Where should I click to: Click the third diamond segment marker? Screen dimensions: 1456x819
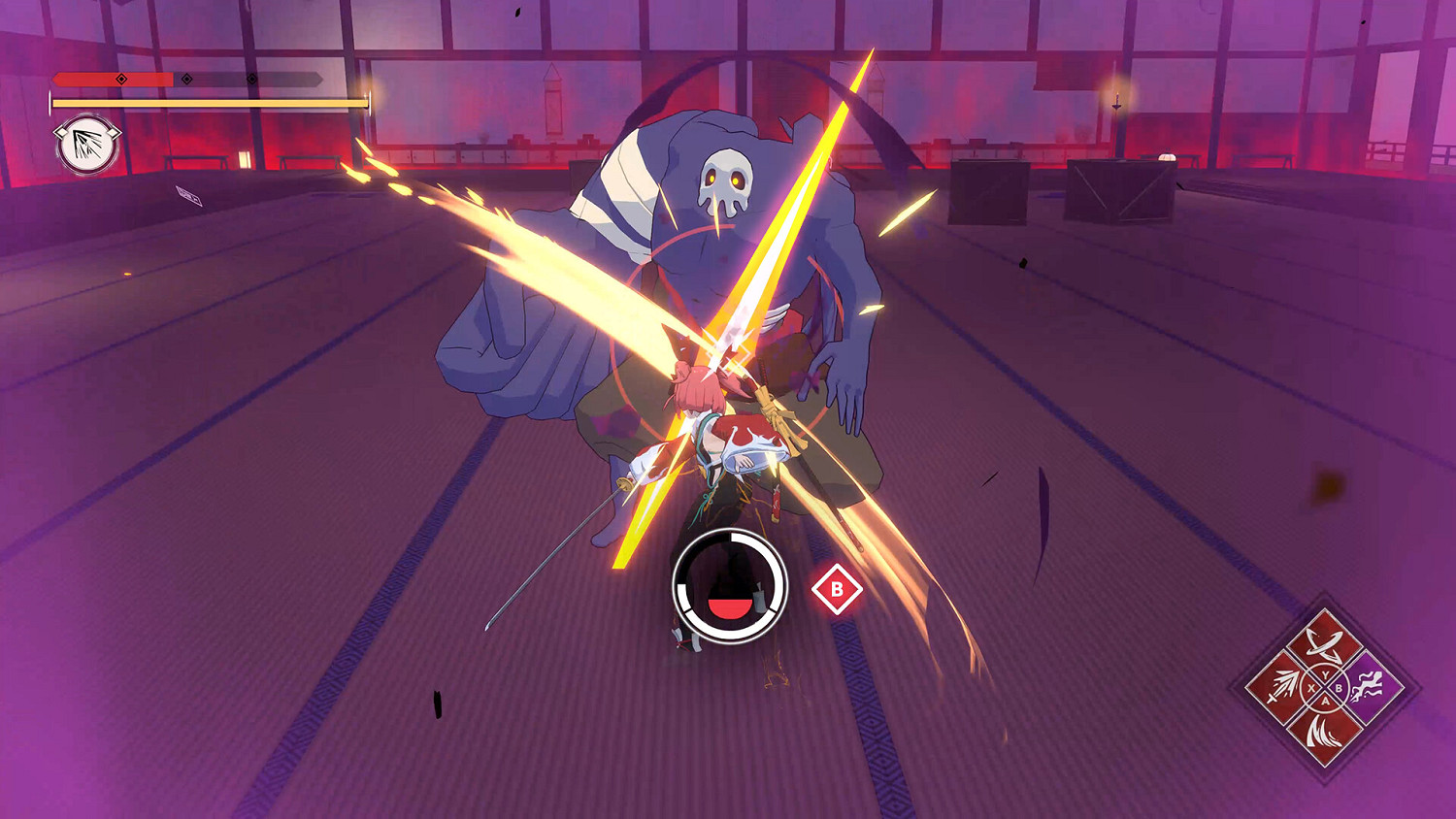[251, 80]
